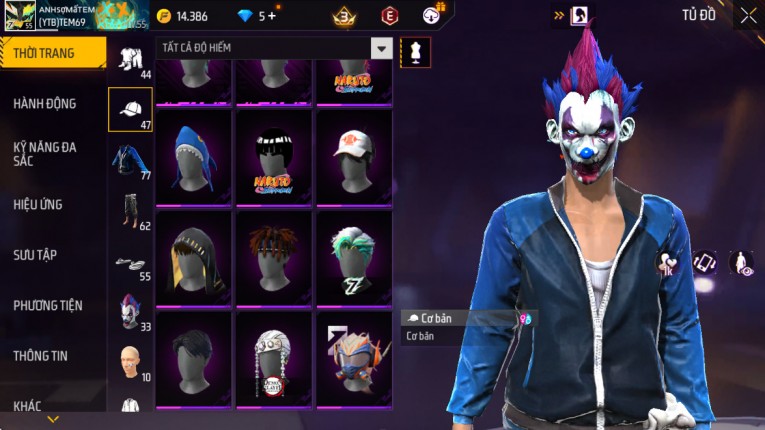The width and height of the screenshot is (765, 430).
Task: Pick the brown dreadlocks hairstyle
Action: 273,256
